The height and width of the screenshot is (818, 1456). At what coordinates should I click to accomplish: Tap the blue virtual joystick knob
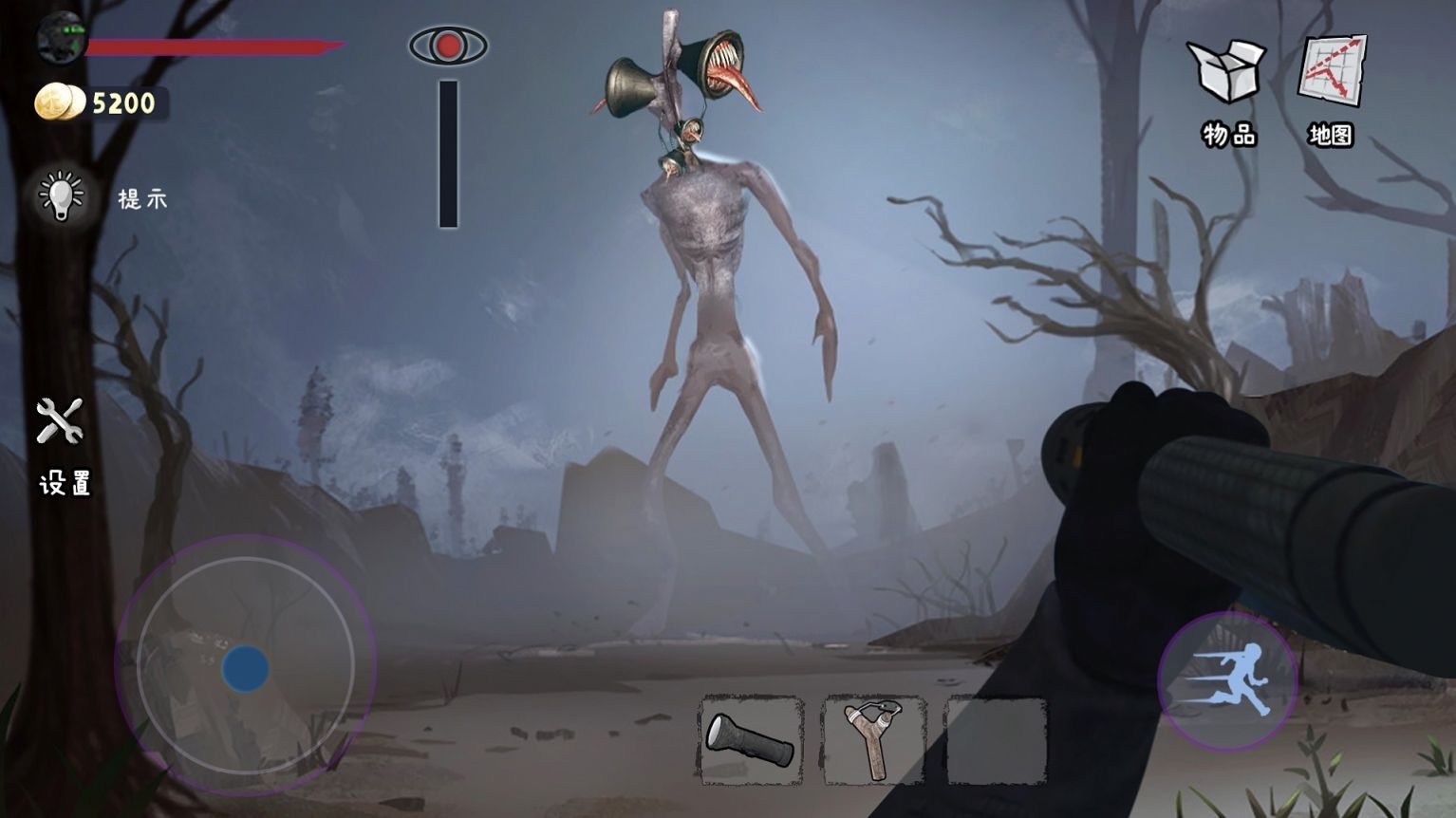tap(245, 668)
